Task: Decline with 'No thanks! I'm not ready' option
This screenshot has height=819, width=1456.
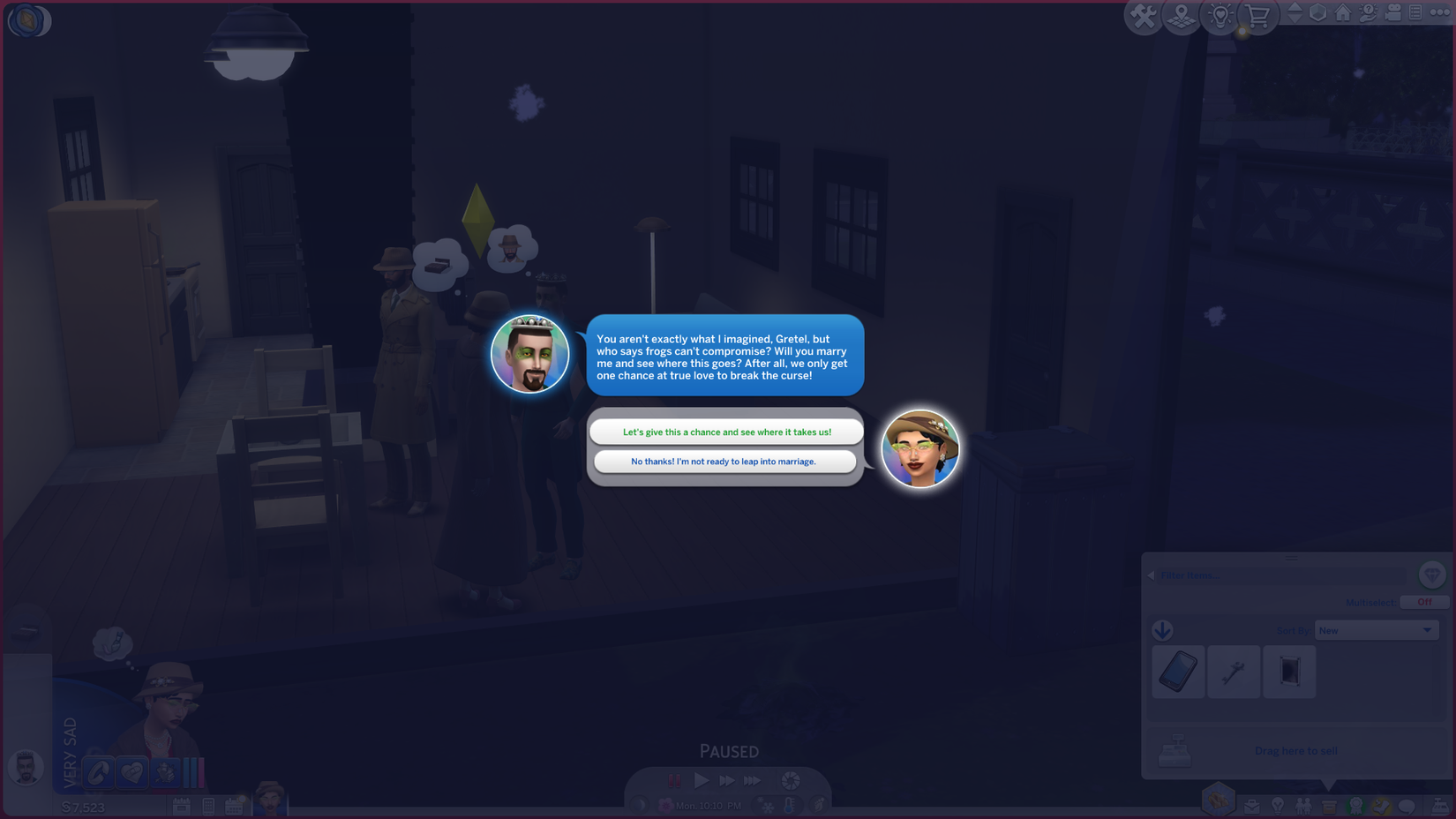Action: pos(725,462)
